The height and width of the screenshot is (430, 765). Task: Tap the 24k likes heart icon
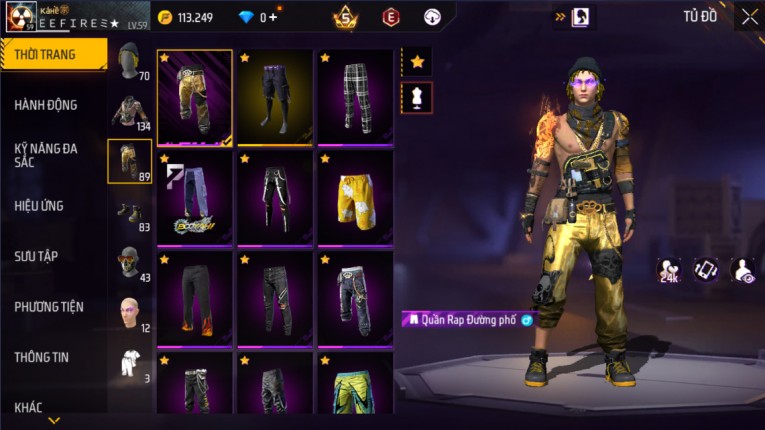669,268
